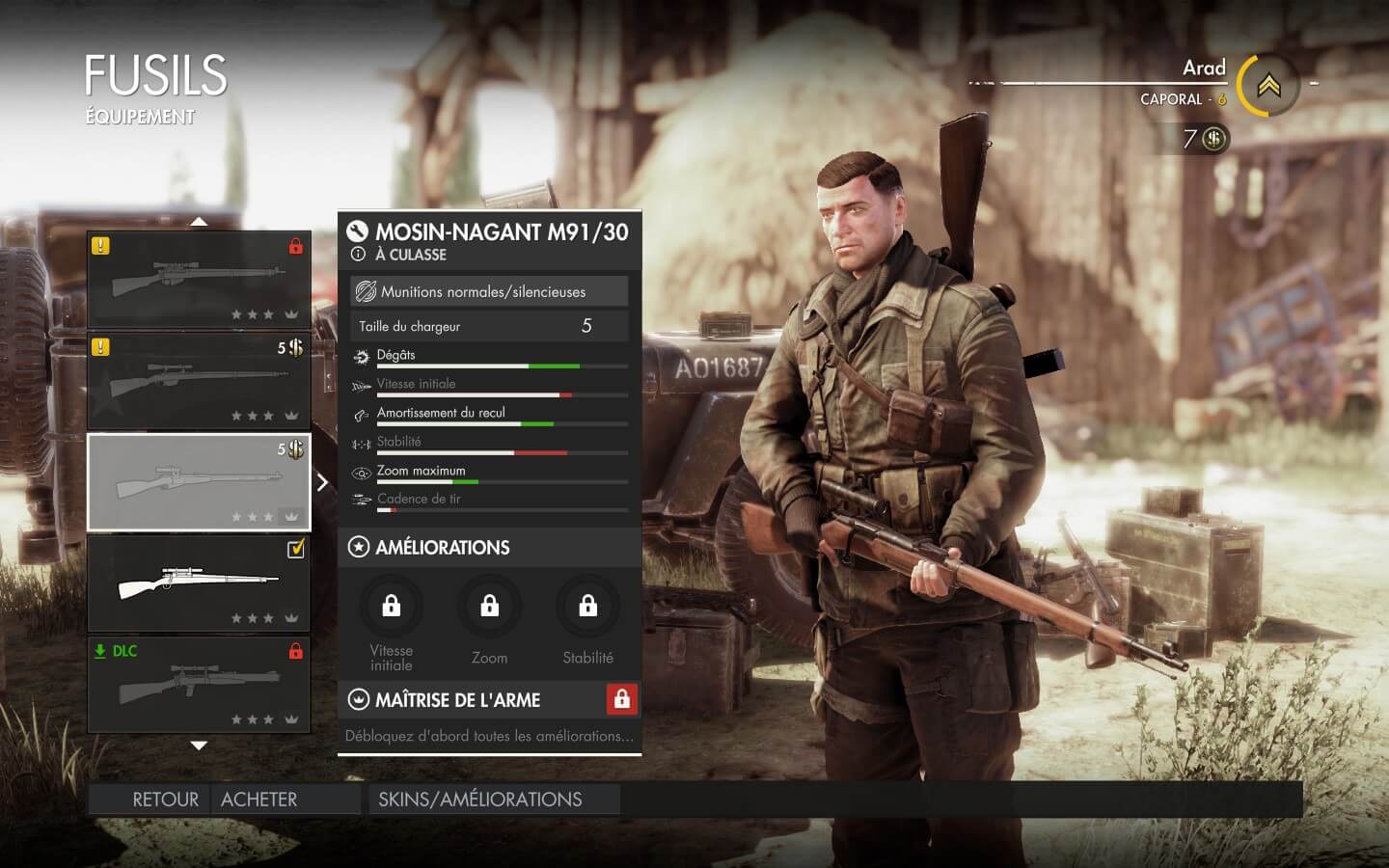The image size is (1389, 868).
Task: Open the SKINS/AMÉLIORATIONS menu
Action: click(x=480, y=800)
